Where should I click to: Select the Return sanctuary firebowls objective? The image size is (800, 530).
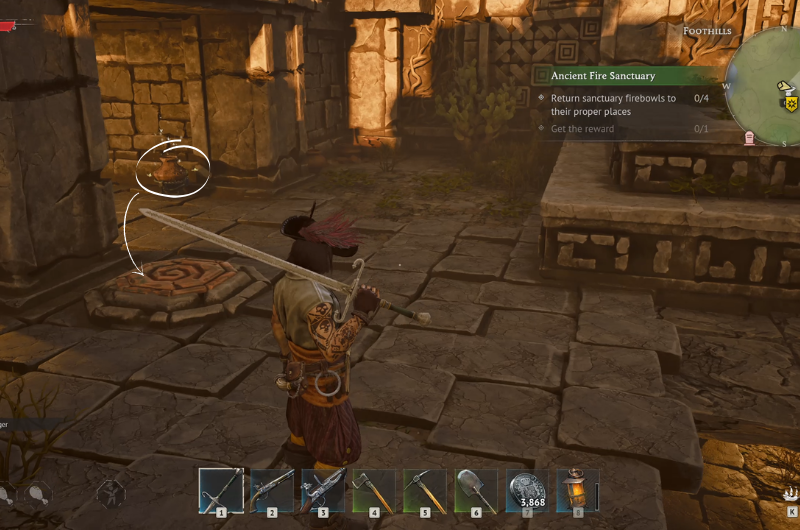[x=615, y=105]
